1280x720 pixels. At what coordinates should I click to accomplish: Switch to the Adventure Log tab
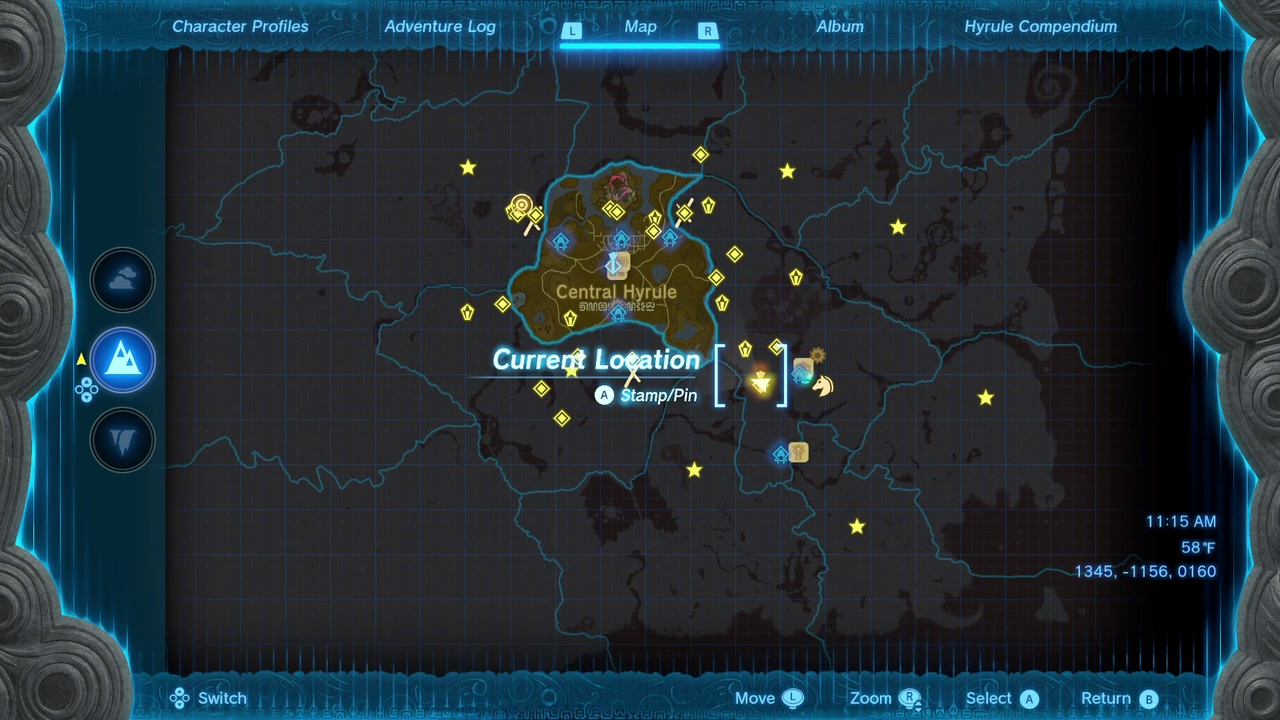tap(440, 27)
